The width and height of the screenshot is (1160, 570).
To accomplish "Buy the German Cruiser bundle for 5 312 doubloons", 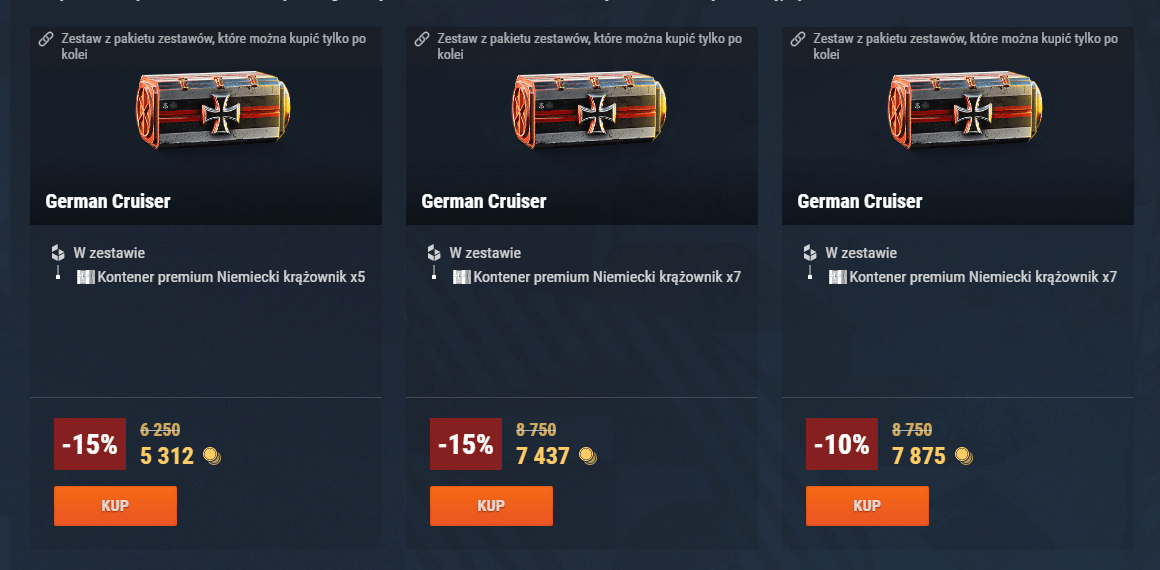I will click(115, 505).
